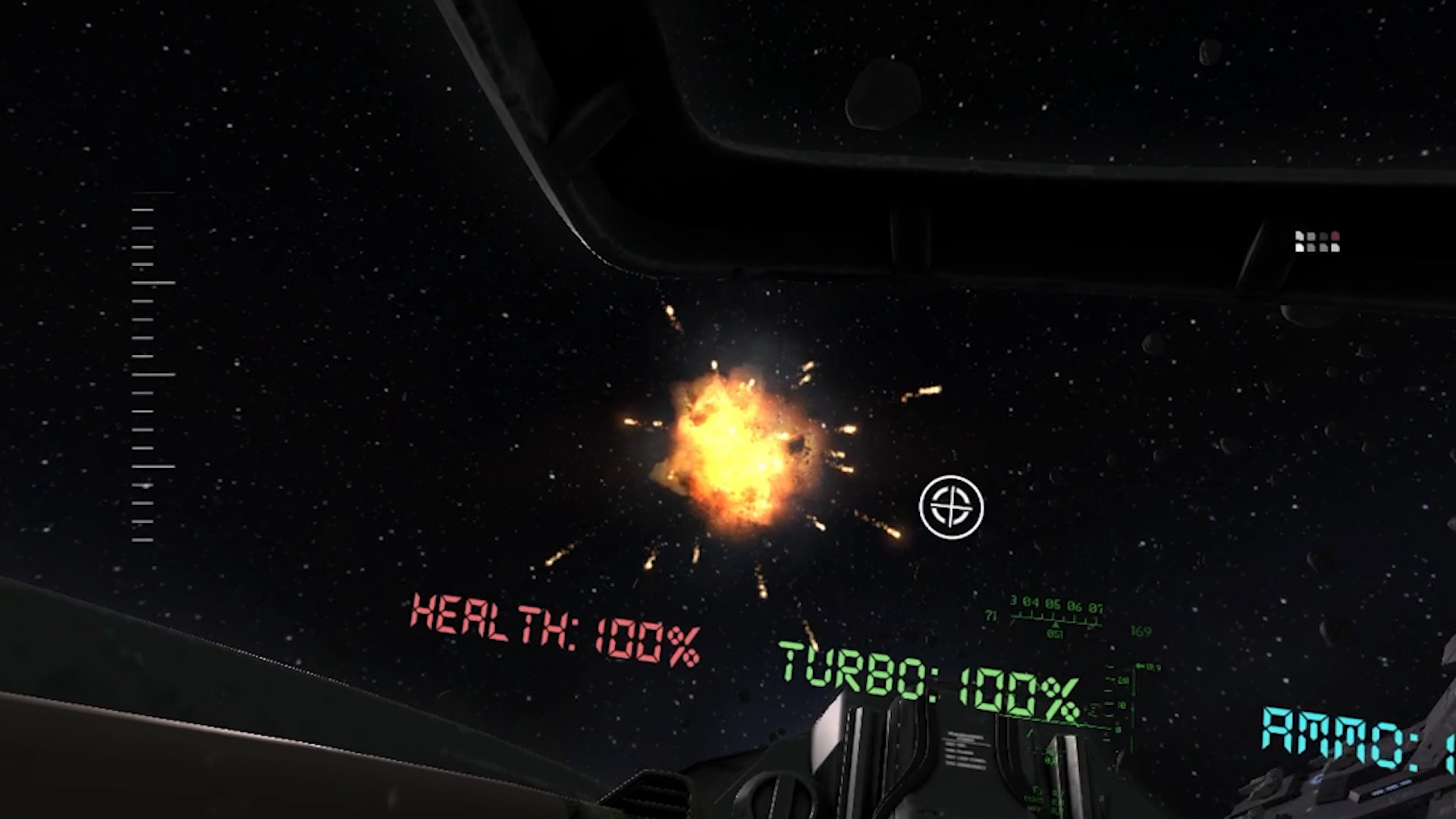Select the green number 71 on the HUD
The width and height of the screenshot is (1456, 819).
[990, 615]
